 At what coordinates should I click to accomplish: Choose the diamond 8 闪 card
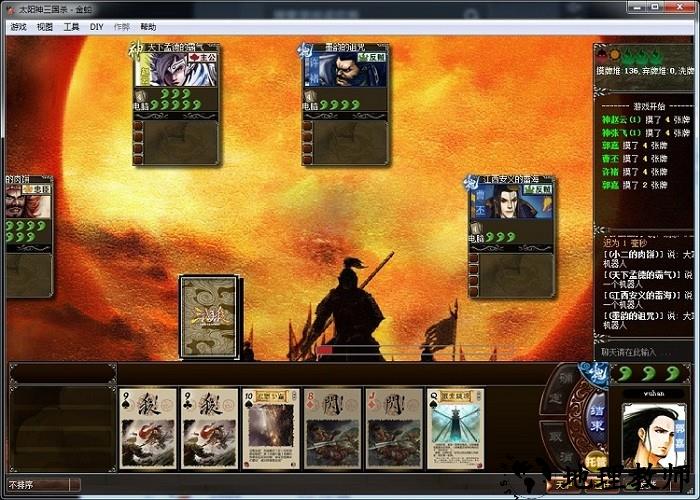pos(332,429)
